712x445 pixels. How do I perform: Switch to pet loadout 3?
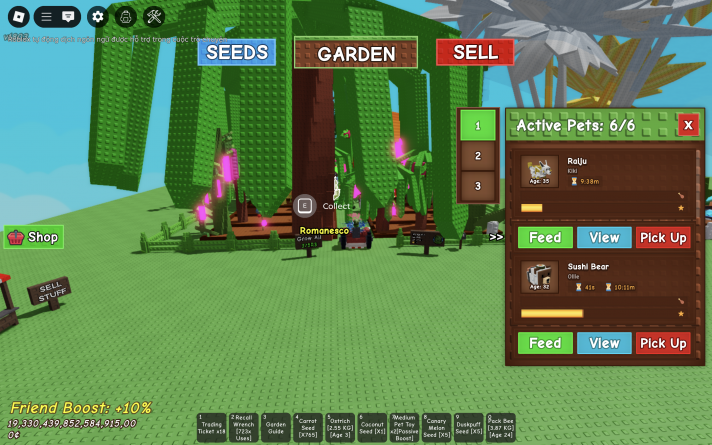478,186
